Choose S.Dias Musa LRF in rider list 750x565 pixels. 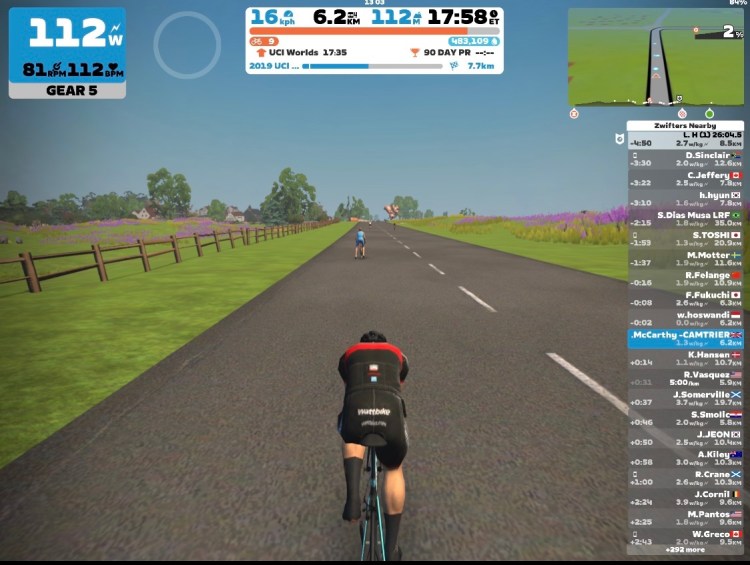click(685, 219)
